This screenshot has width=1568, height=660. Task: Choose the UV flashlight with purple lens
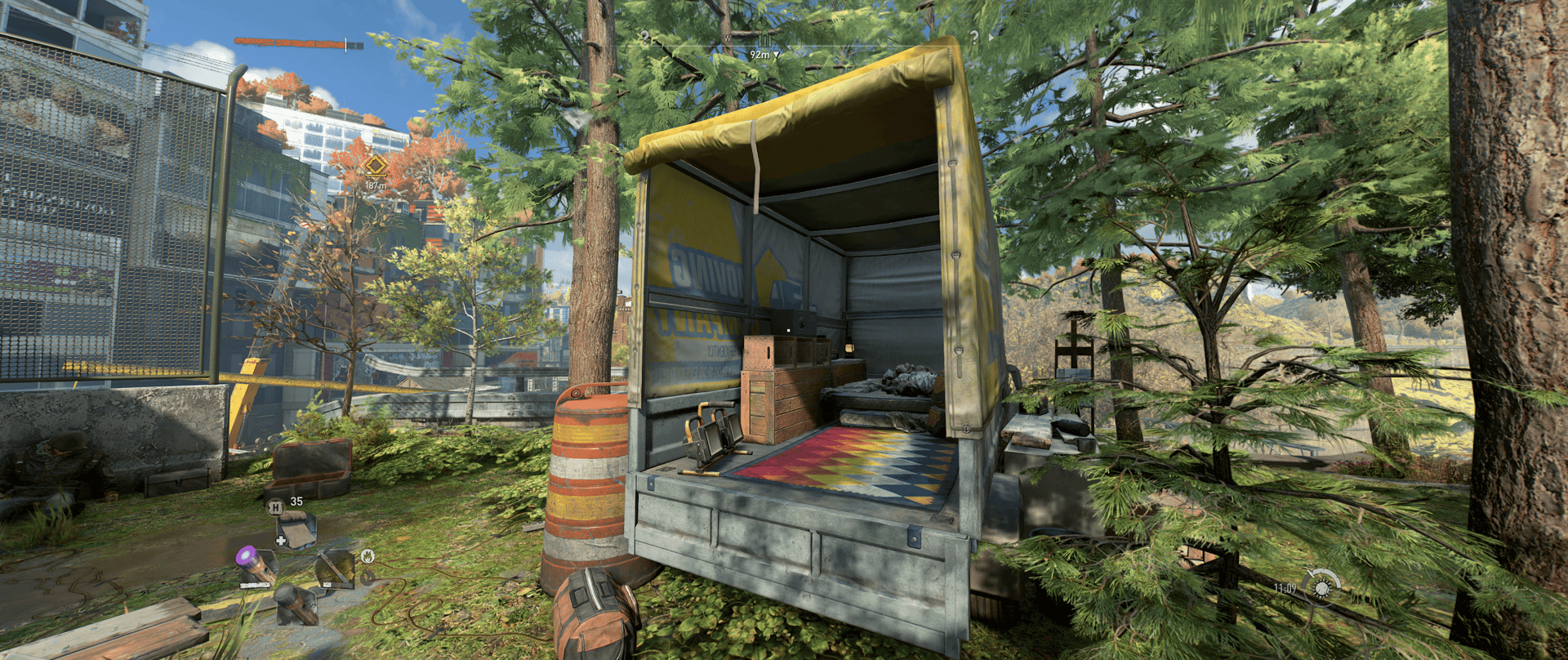(256, 566)
